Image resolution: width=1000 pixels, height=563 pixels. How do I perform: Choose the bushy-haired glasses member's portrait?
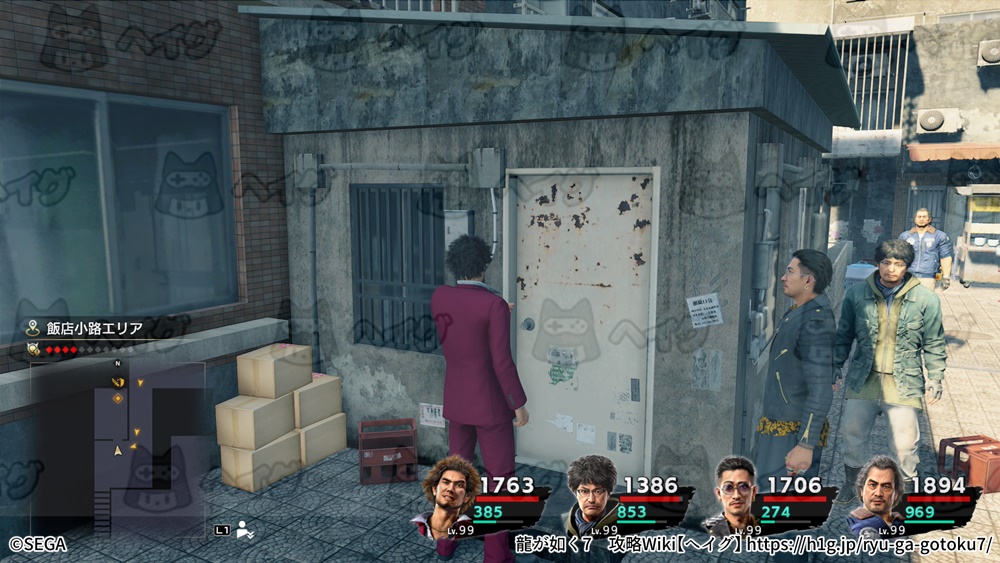pos(592,492)
